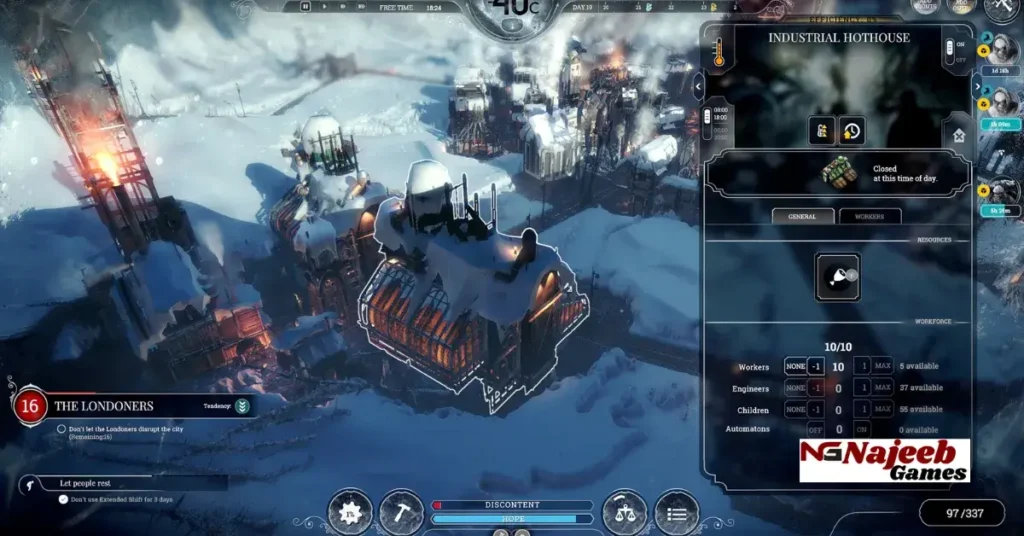
Task: Pause the game with the top pause button
Action: coord(306,7)
